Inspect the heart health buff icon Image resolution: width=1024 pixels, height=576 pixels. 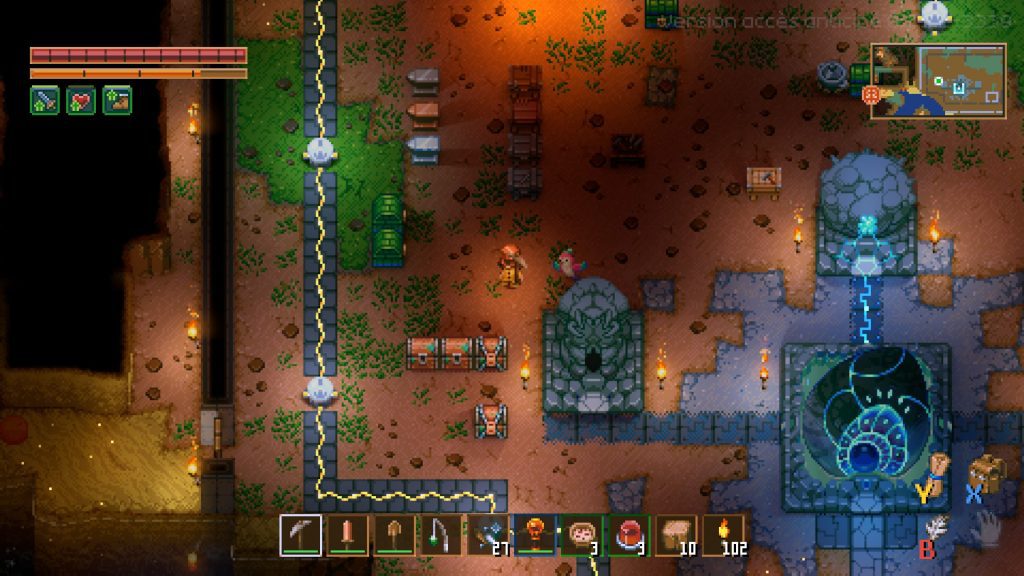(x=81, y=100)
